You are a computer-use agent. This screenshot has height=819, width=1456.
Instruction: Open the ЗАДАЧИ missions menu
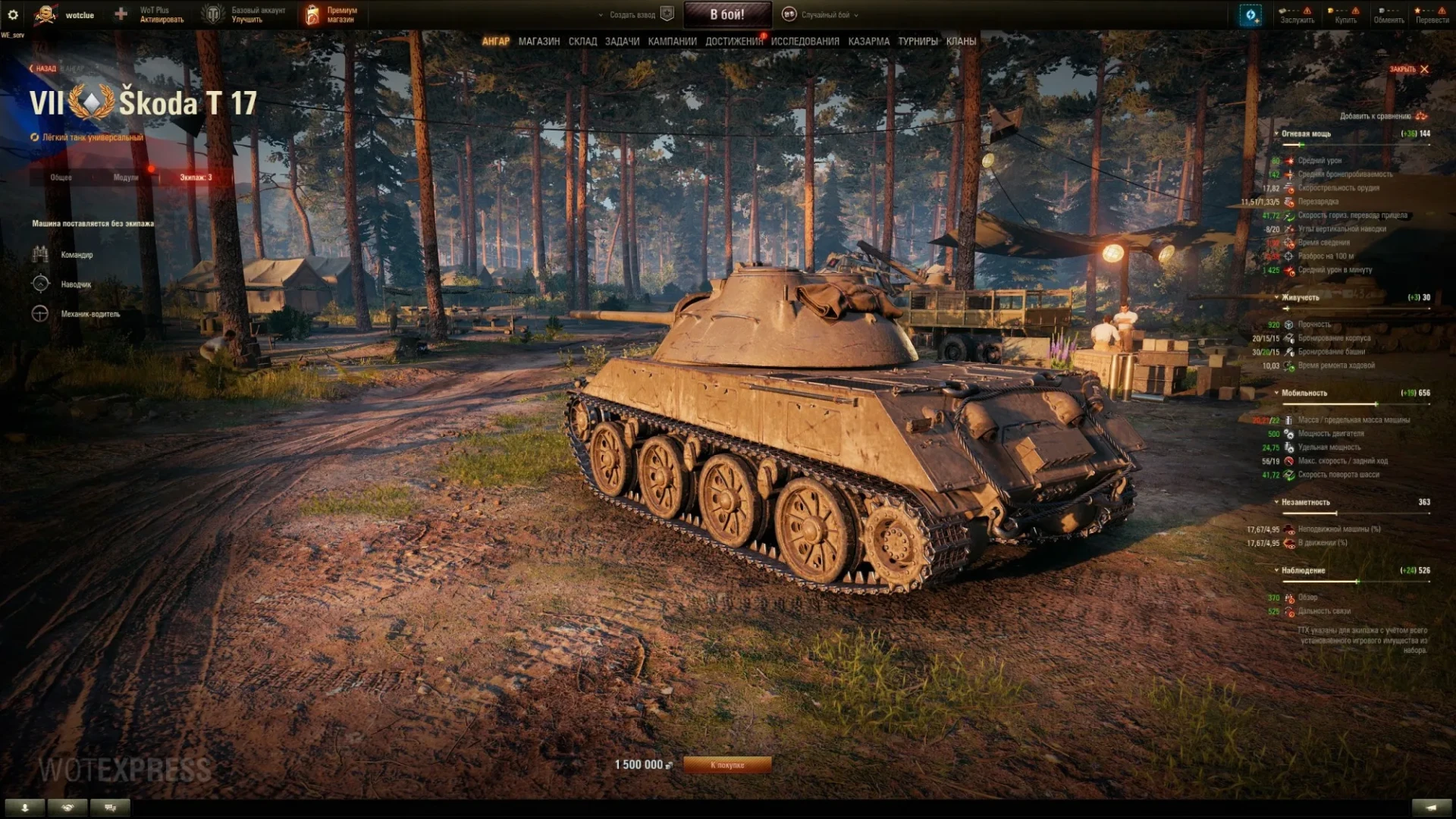tap(622, 42)
